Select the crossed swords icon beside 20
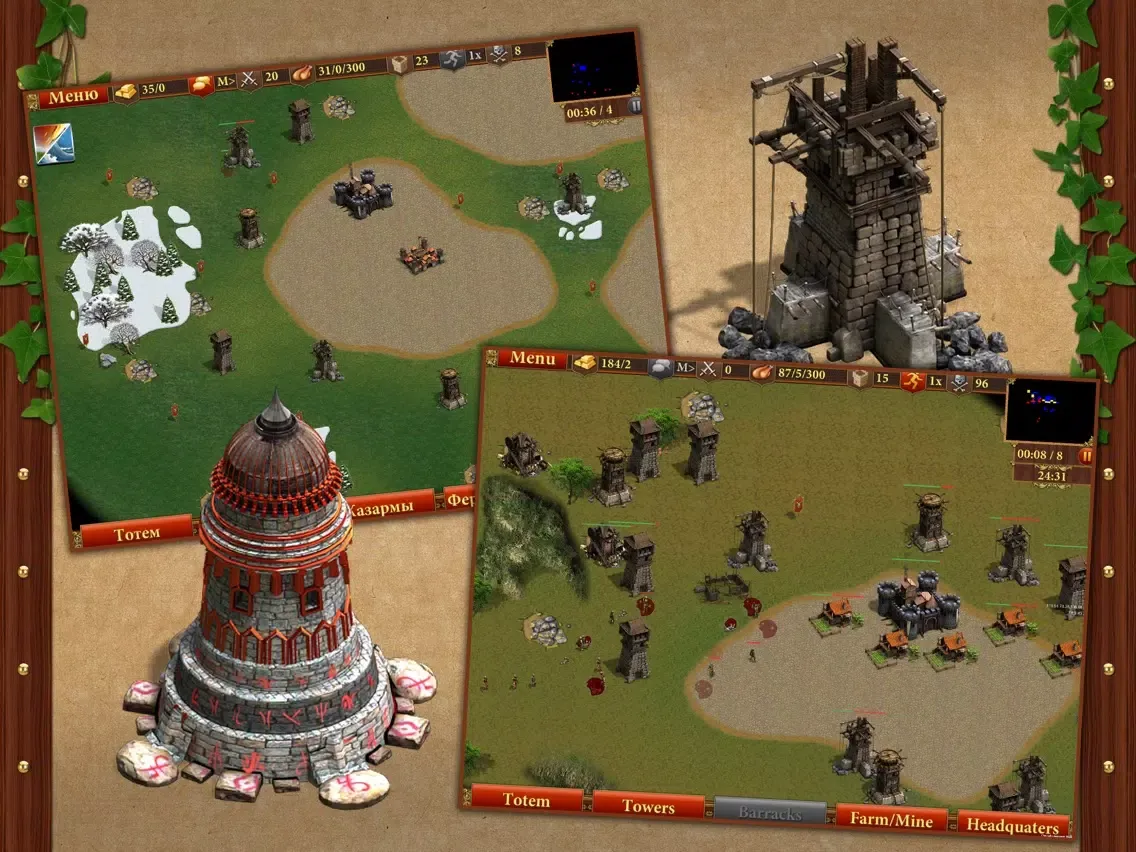 pyautogui.click(x=248, y=78)
